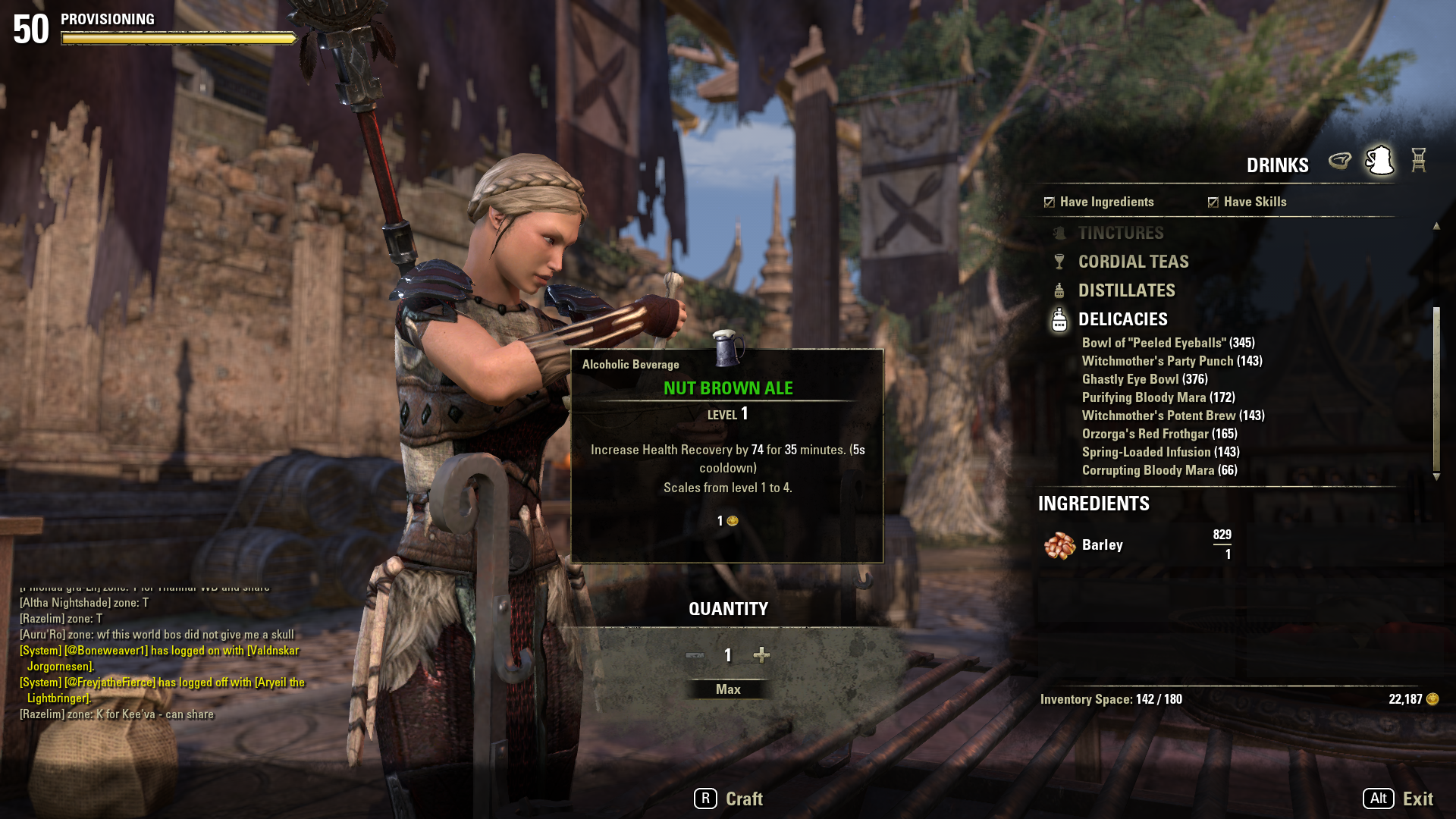Toggle the Have Skills checkbox
Screen dimensions: 1456x819
click(x=1213, y=202)
